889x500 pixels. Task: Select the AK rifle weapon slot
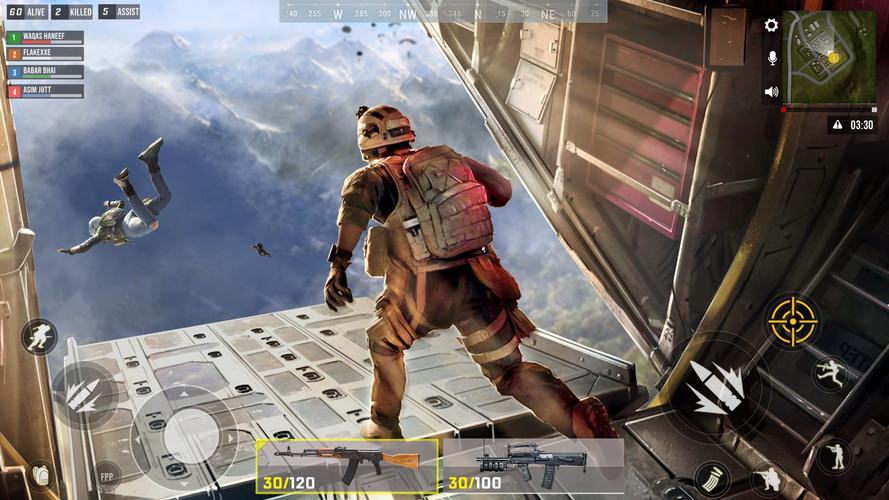pos(347,465)
